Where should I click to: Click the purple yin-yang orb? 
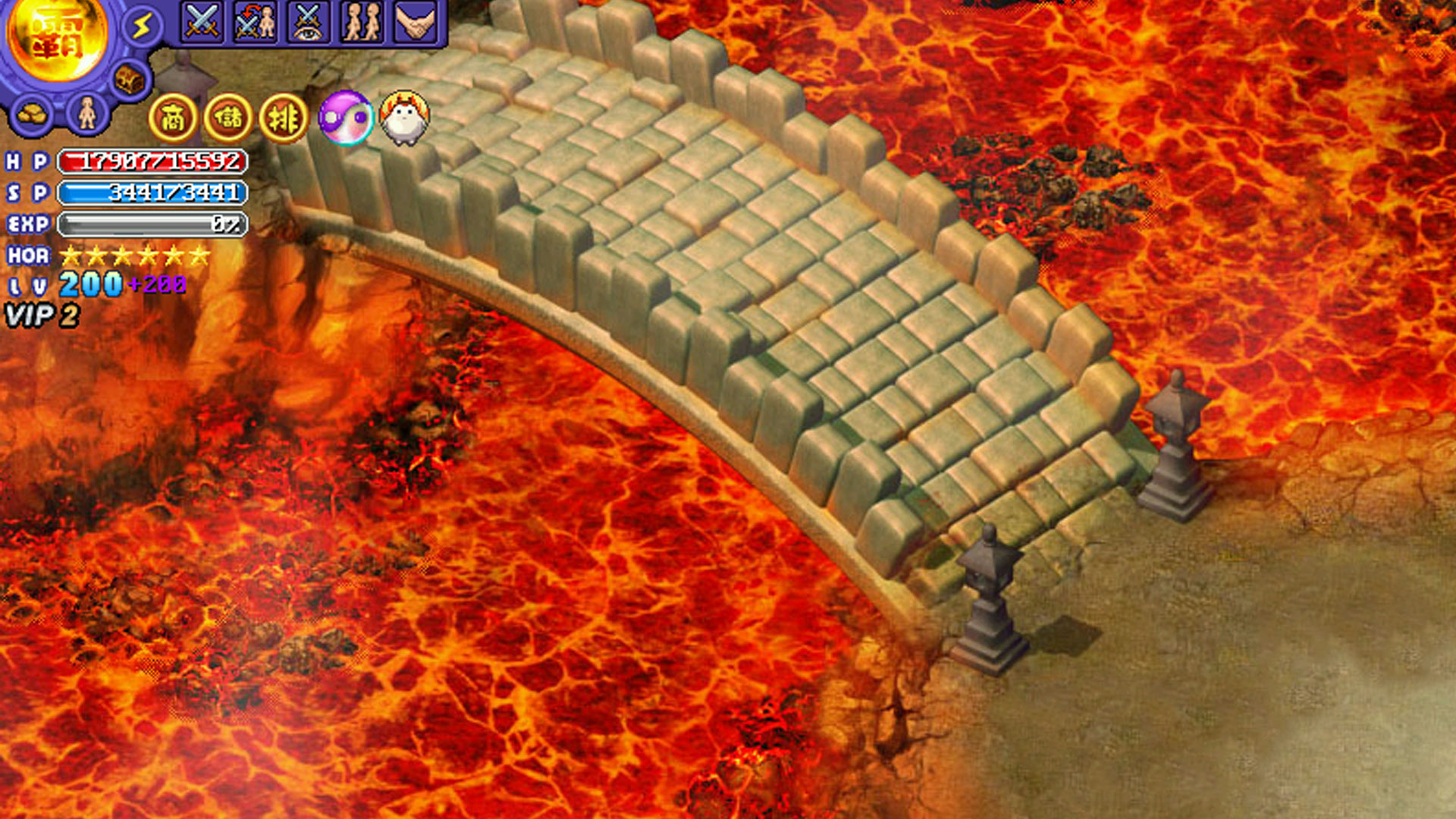click(x=346, y=118)
